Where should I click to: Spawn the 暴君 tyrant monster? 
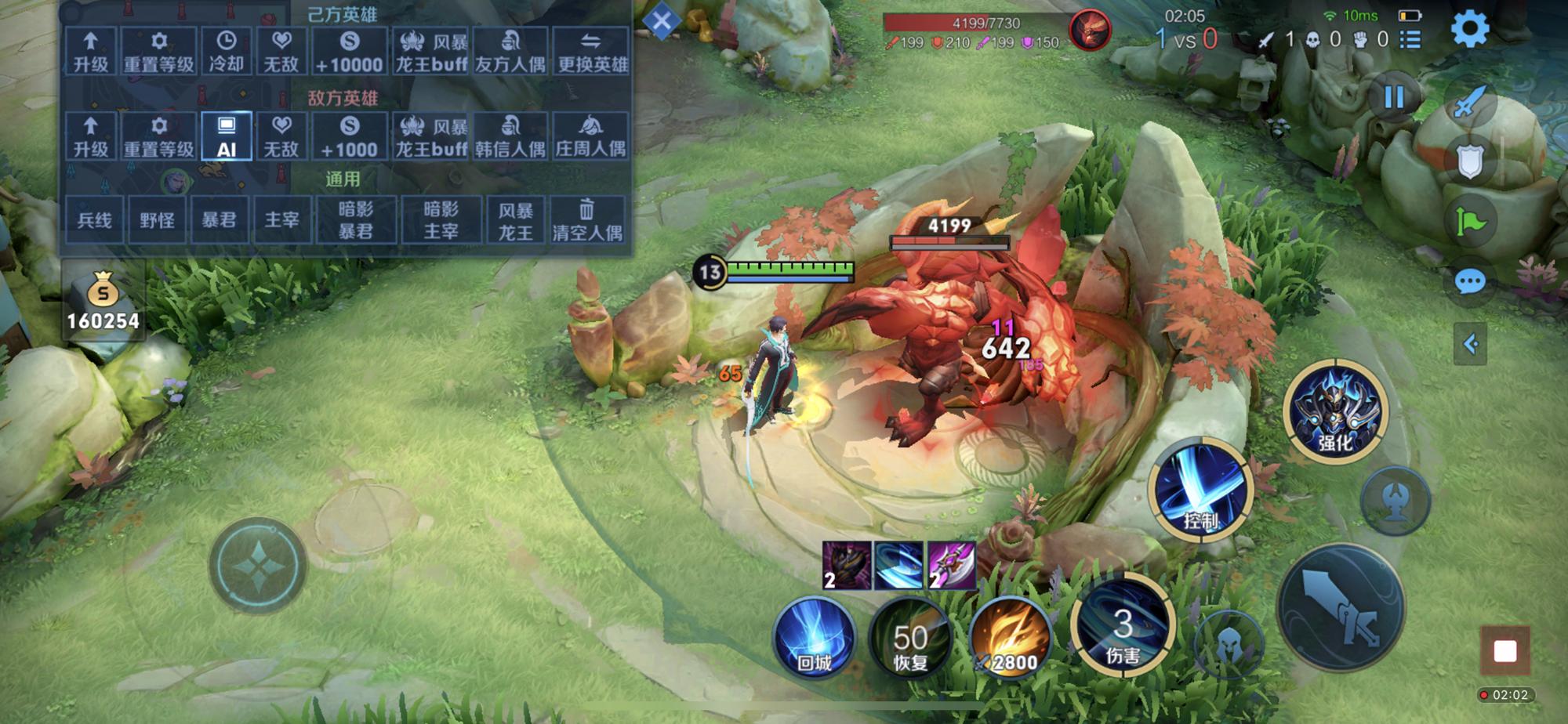point(219,220)
